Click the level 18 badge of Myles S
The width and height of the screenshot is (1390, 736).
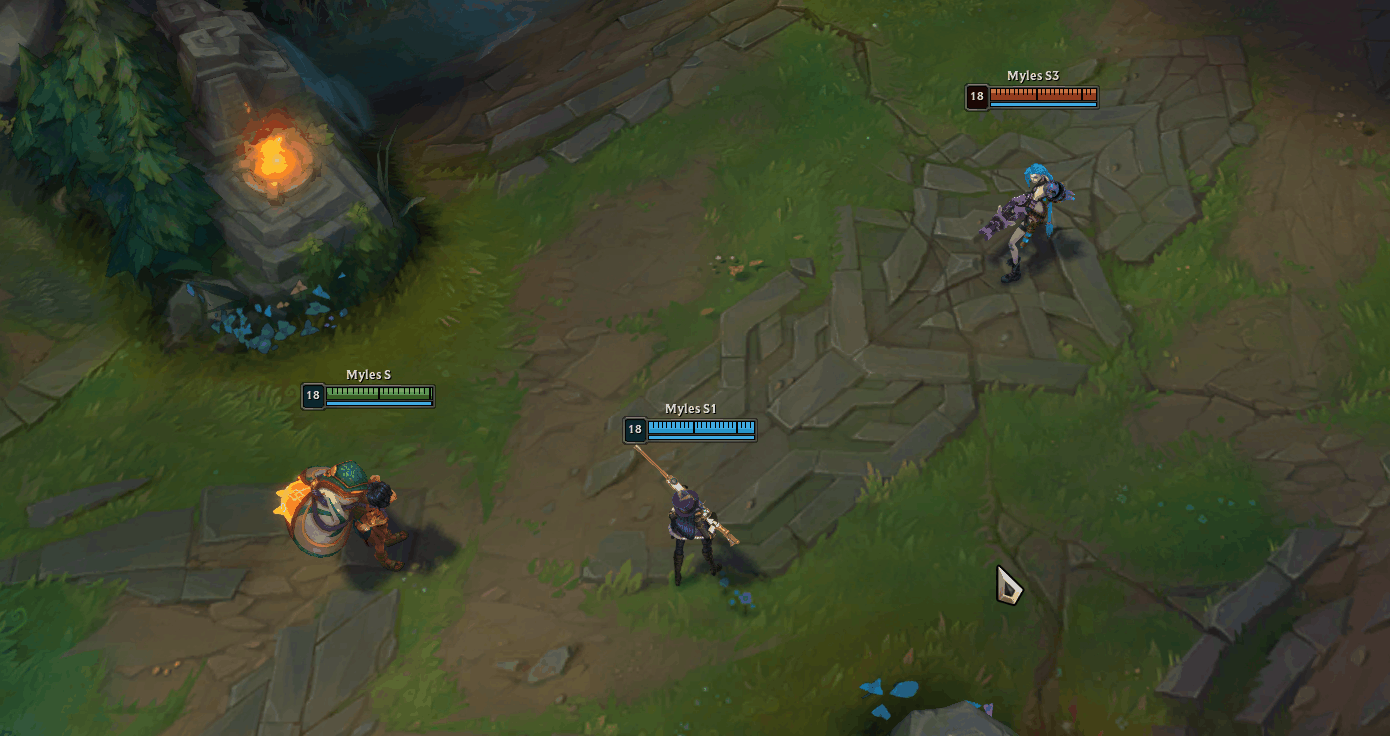tap(311, 395)
